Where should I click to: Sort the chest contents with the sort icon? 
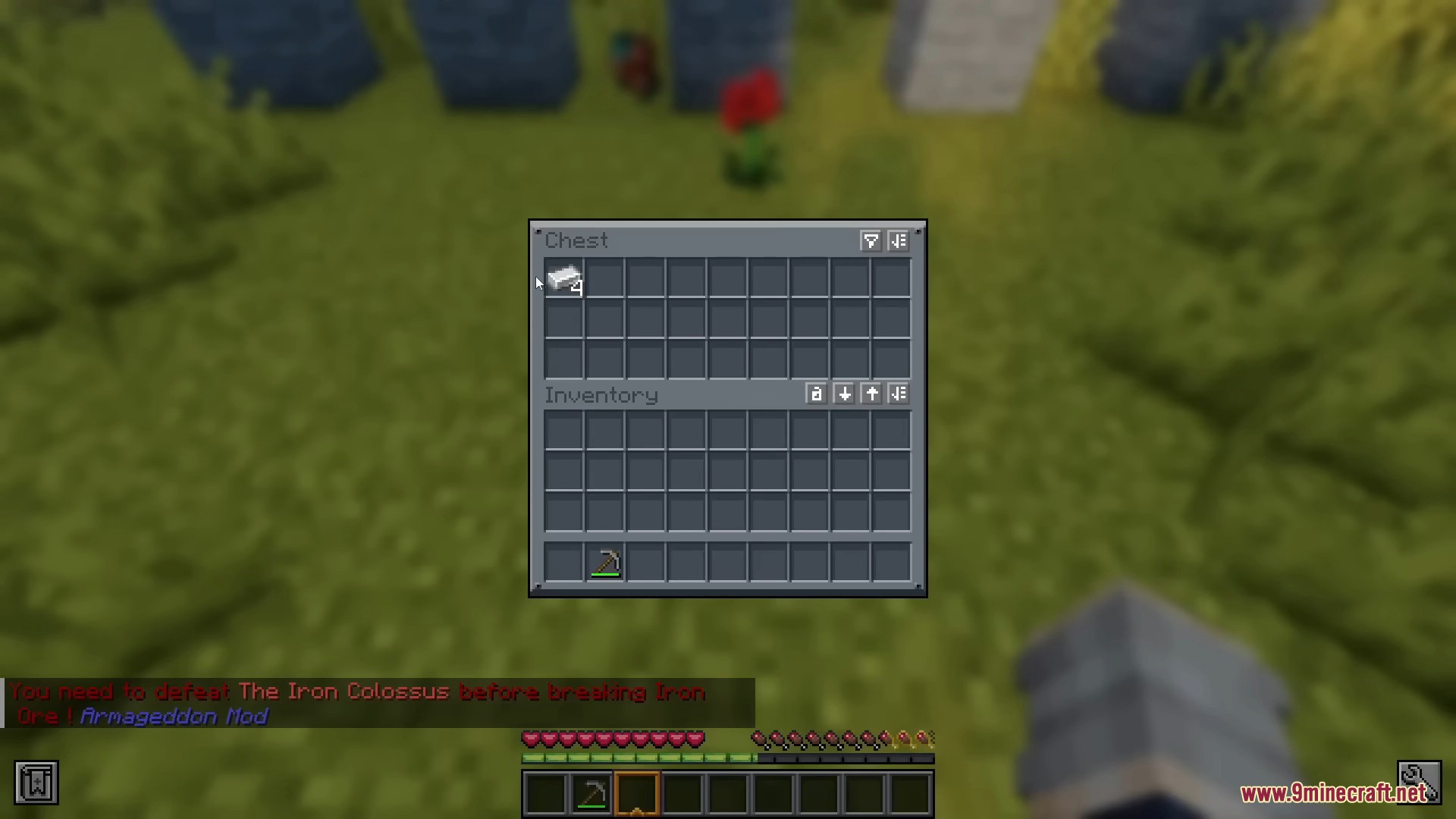[x=899, y=241]
